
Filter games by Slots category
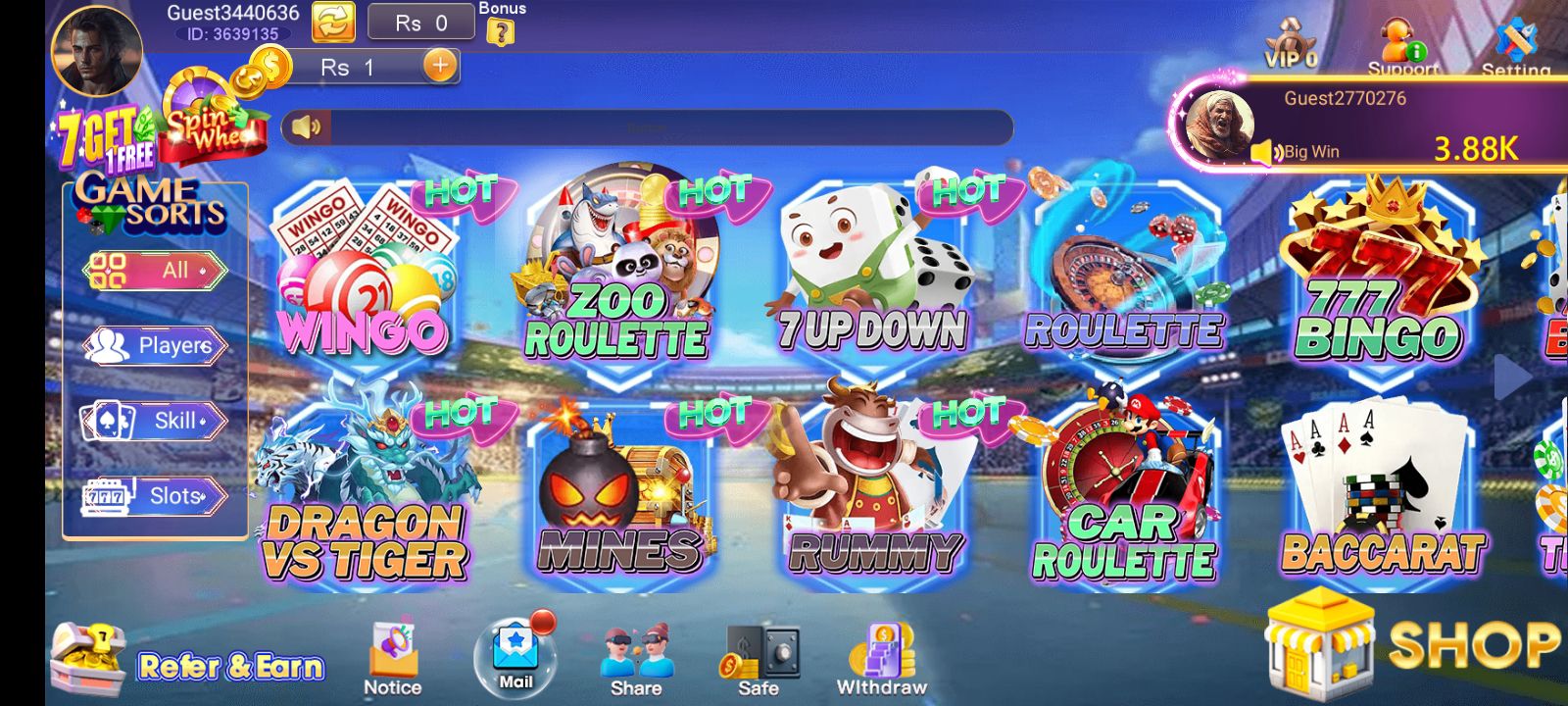point(155,496)
